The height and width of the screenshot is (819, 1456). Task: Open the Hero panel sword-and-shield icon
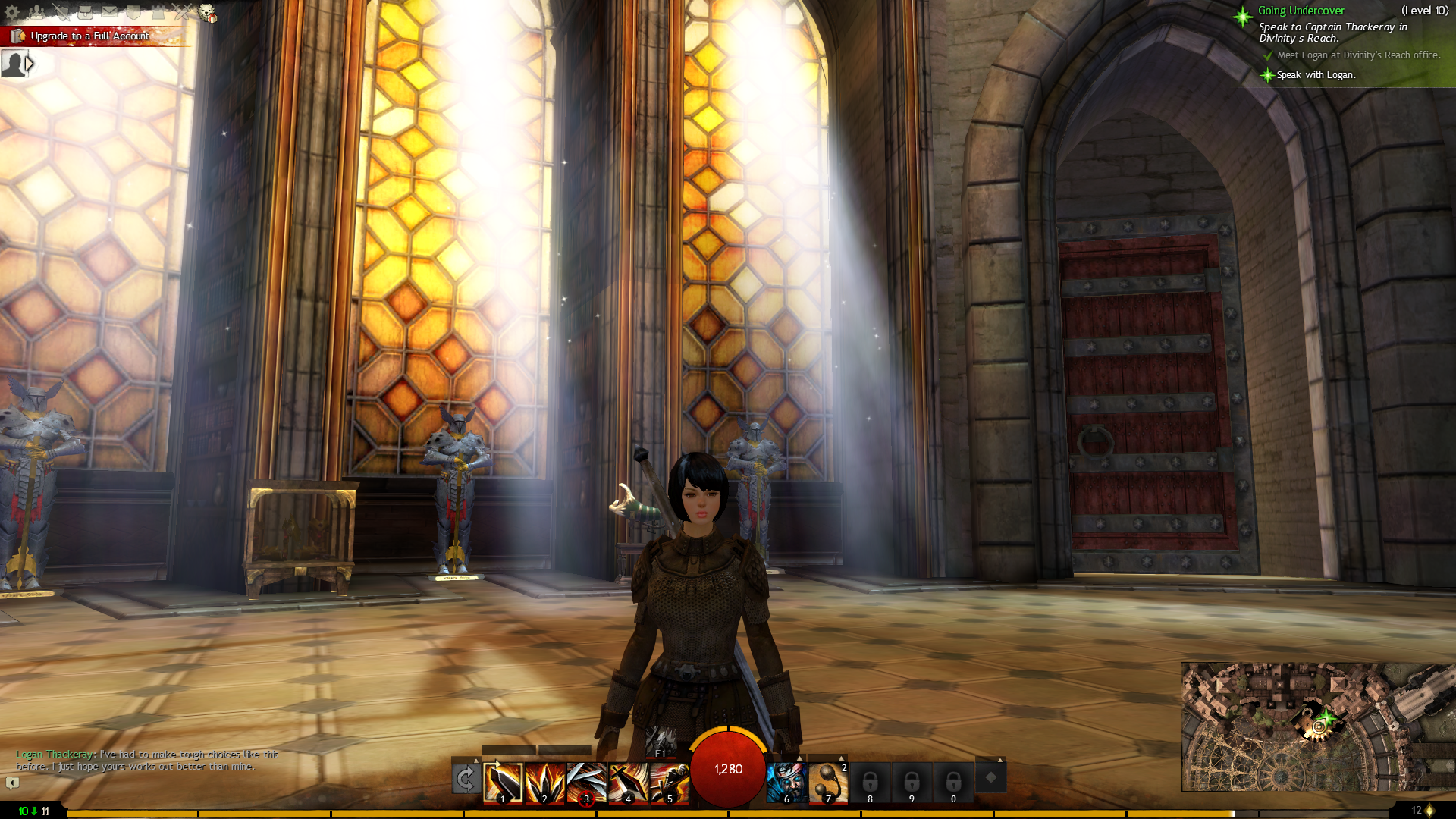(x=61, y=12)
